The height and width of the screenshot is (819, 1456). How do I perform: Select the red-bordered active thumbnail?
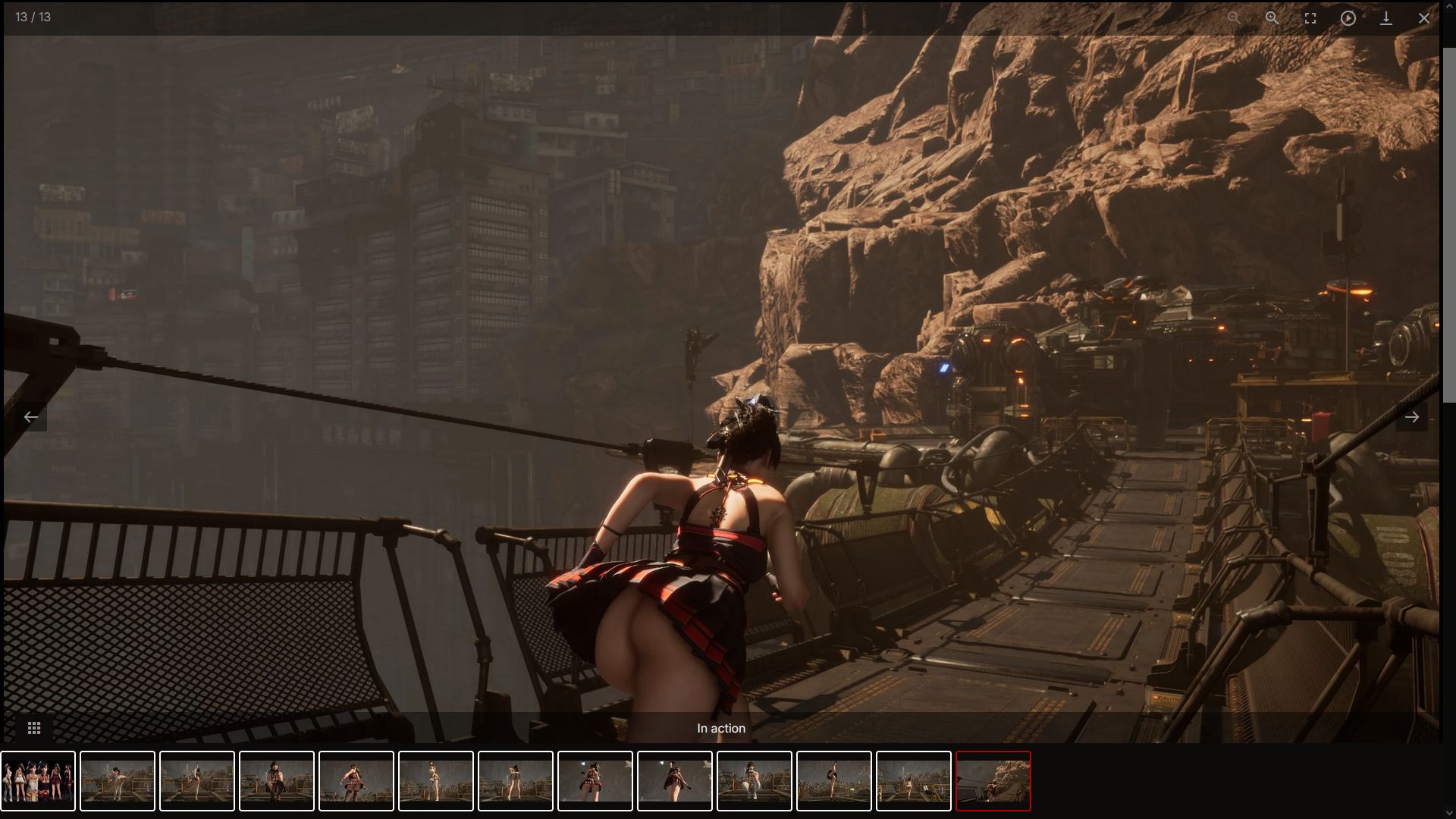click(993, 781)
